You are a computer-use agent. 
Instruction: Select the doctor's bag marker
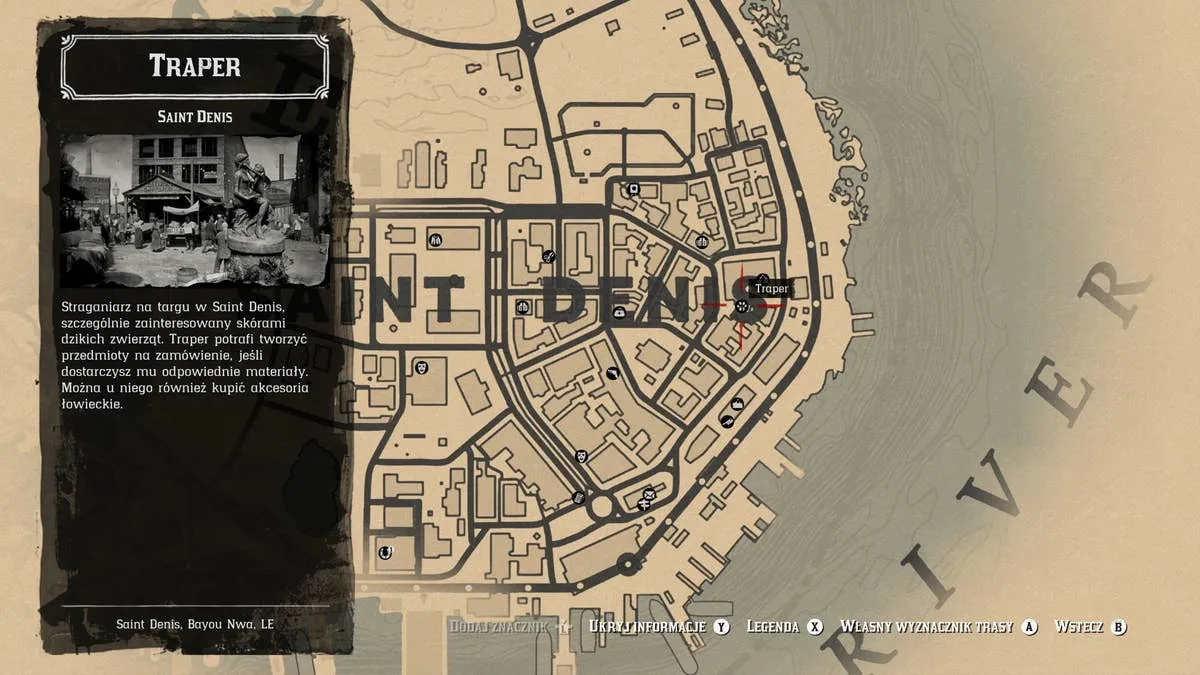[619, 313]
